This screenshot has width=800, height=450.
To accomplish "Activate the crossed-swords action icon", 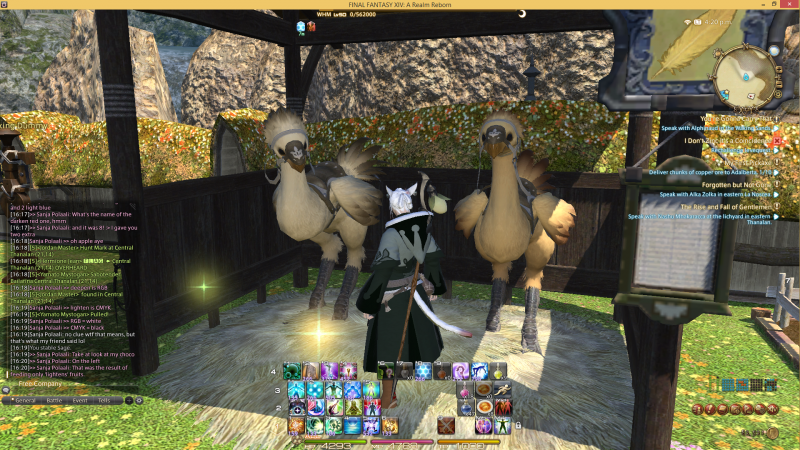I will (446, 427).
